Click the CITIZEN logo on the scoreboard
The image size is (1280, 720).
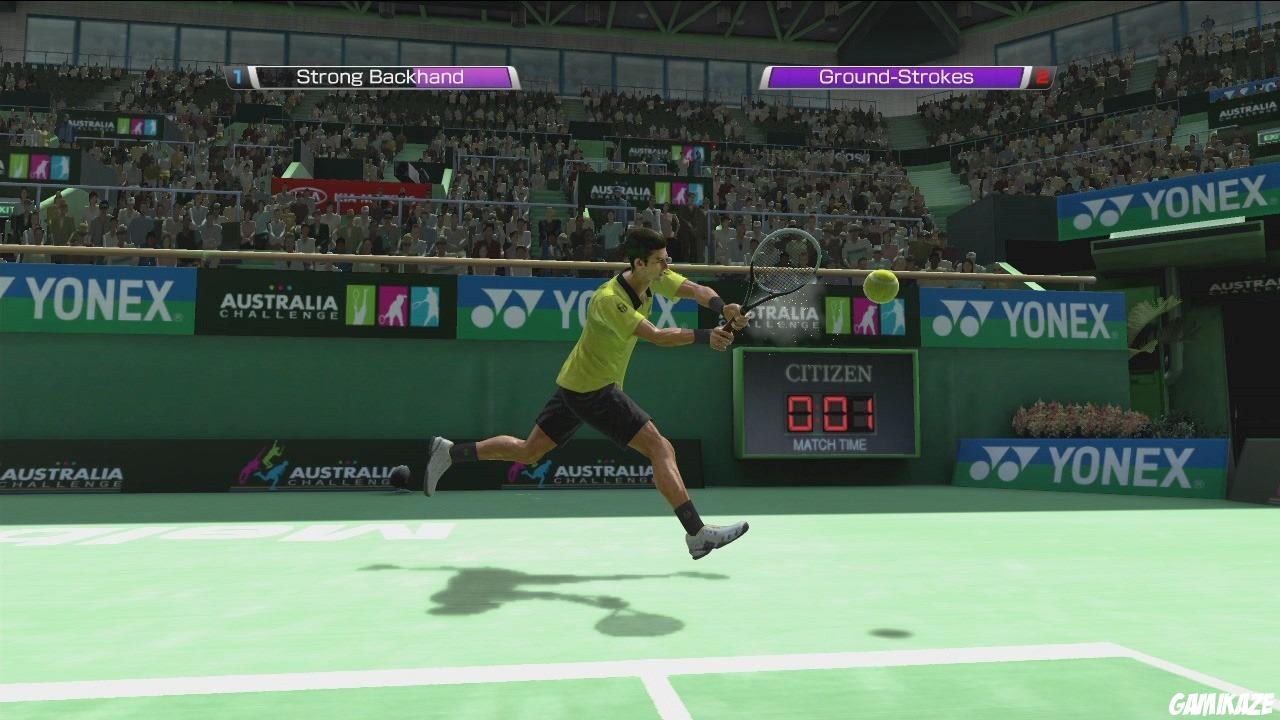point(829,371)
